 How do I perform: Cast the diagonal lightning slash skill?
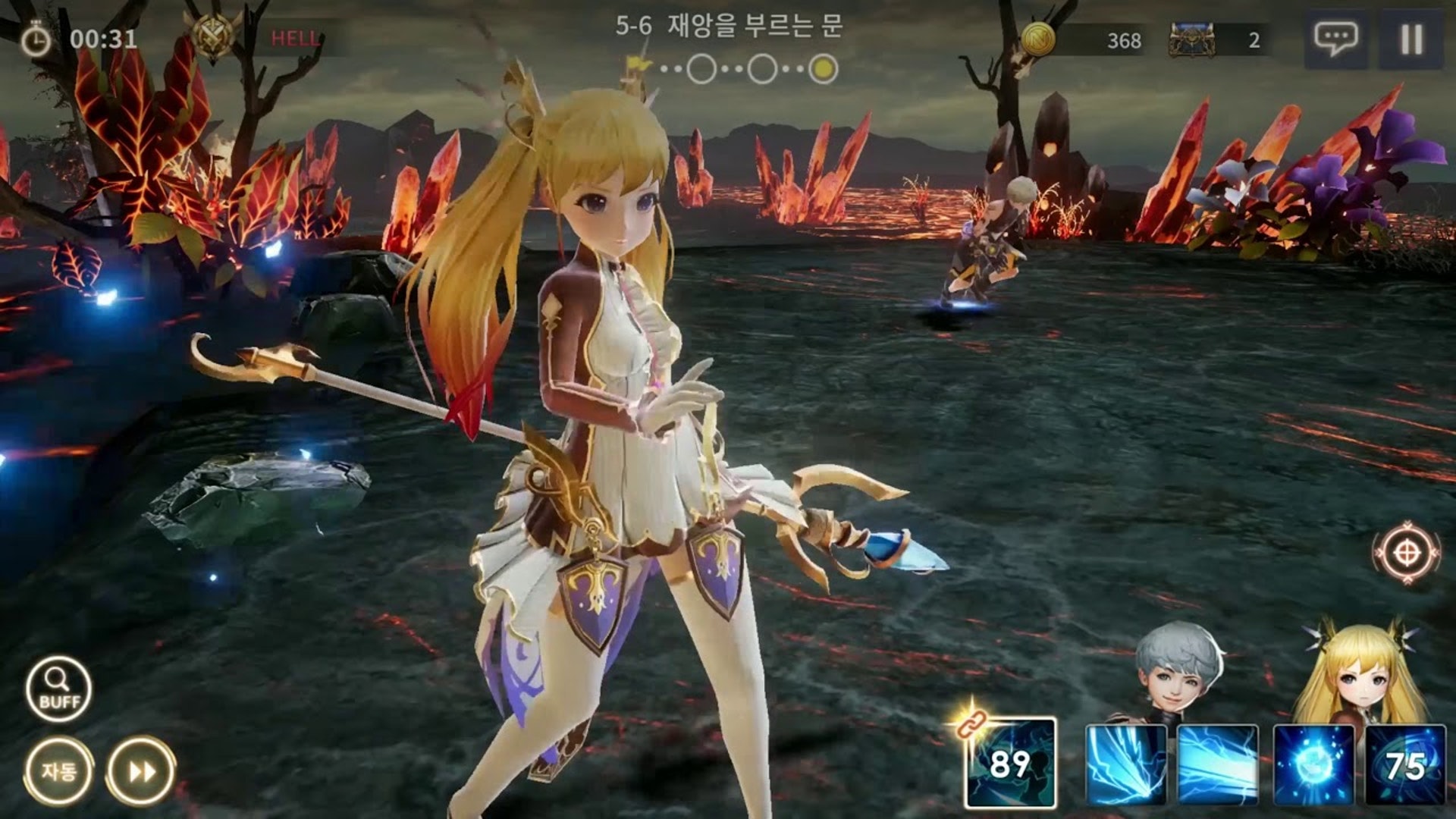[x=1126, y=764]
